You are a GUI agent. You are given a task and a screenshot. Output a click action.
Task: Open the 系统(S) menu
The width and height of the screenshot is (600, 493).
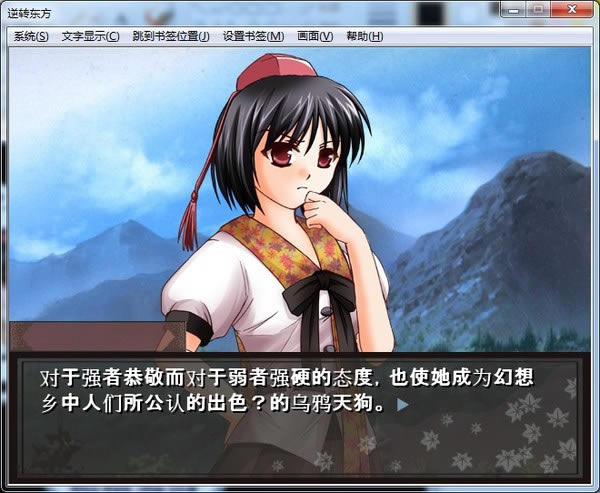click(31, 37)
